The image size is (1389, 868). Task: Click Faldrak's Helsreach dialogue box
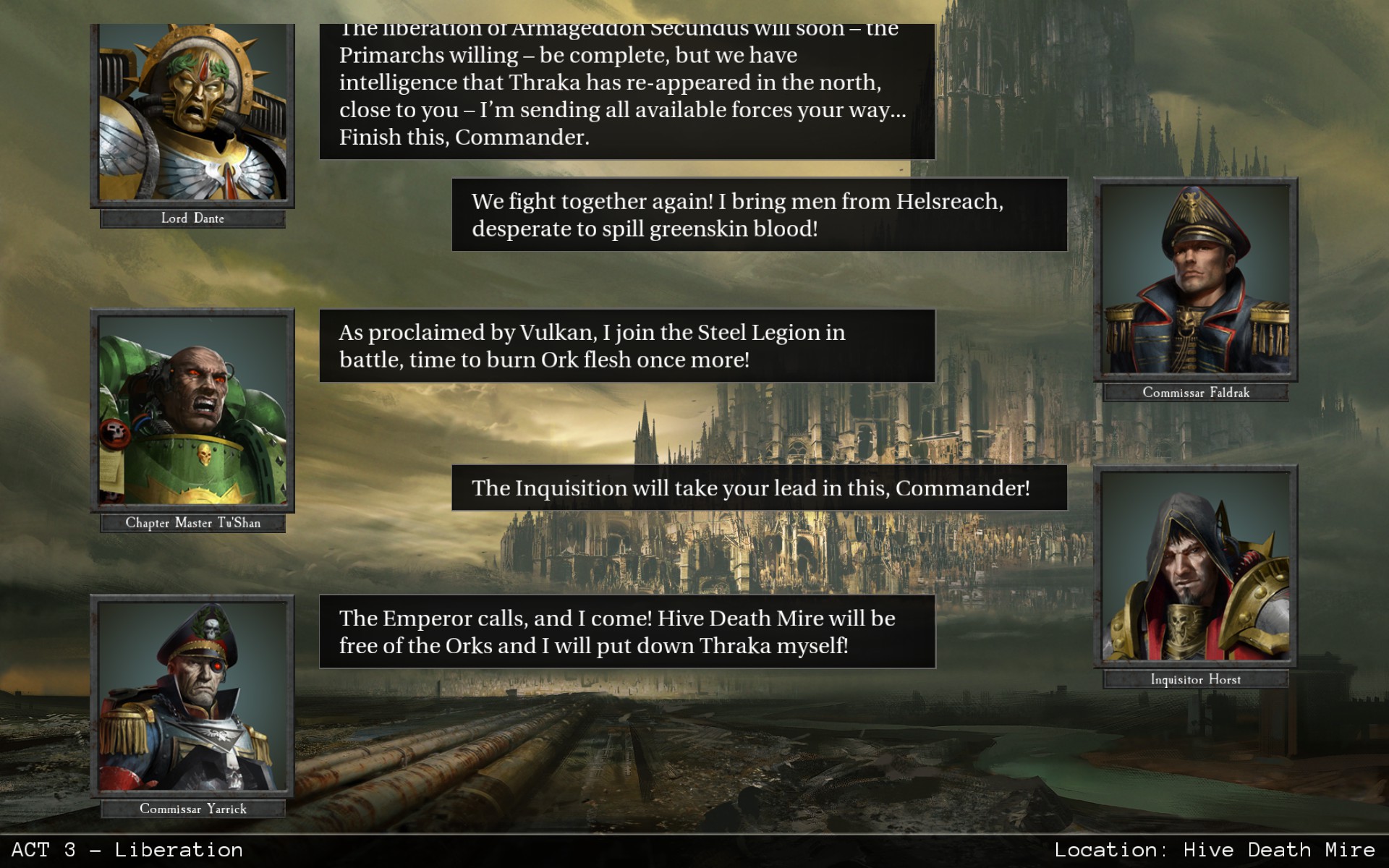758,215
